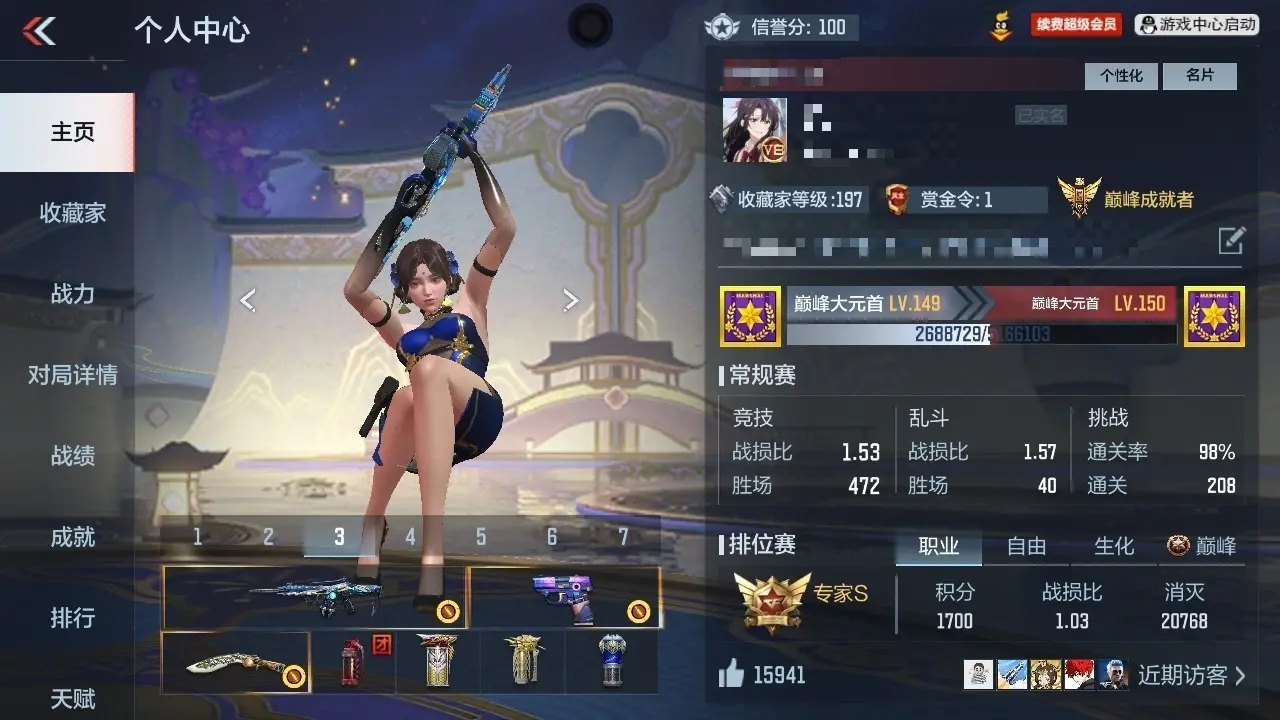This screenshot has height=720, width=1280.
Task: Like the profile with the thumbs-up icon
Action: pos(732,675)
